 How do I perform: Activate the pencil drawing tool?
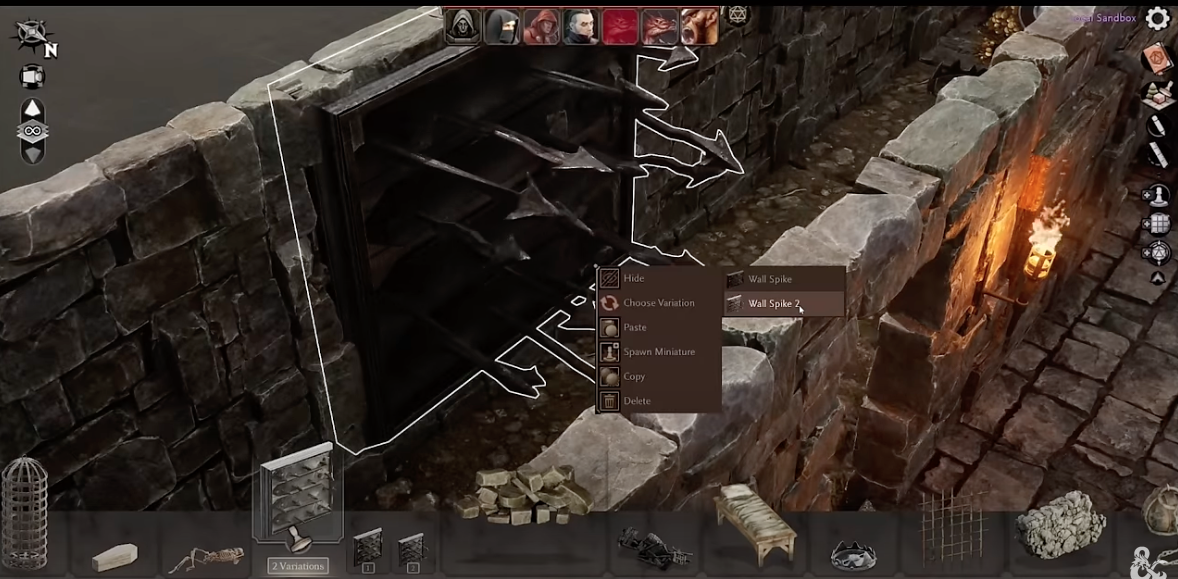tap(1157, 125)
